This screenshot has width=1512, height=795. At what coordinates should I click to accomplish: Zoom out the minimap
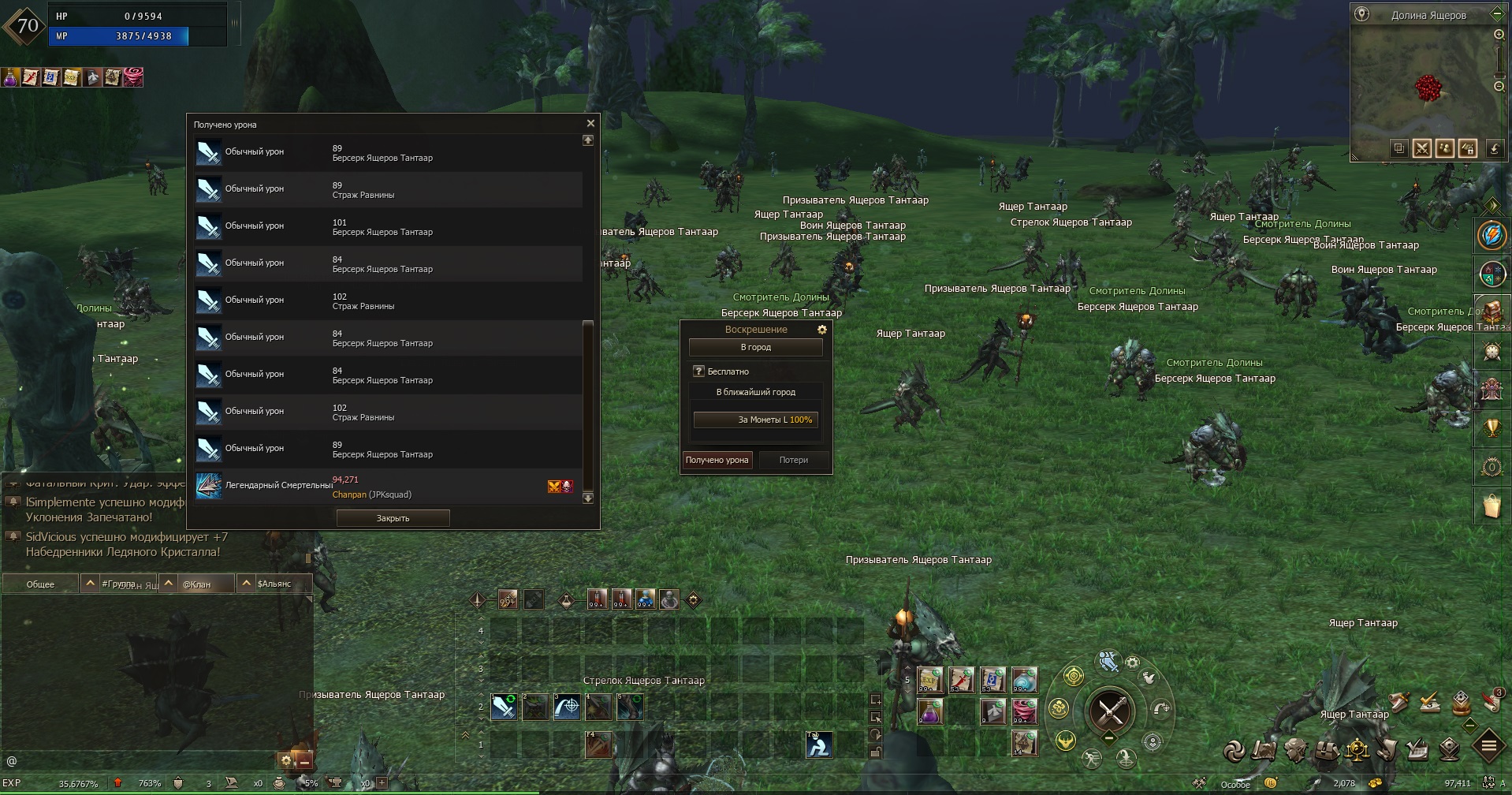click(1499, 86)
